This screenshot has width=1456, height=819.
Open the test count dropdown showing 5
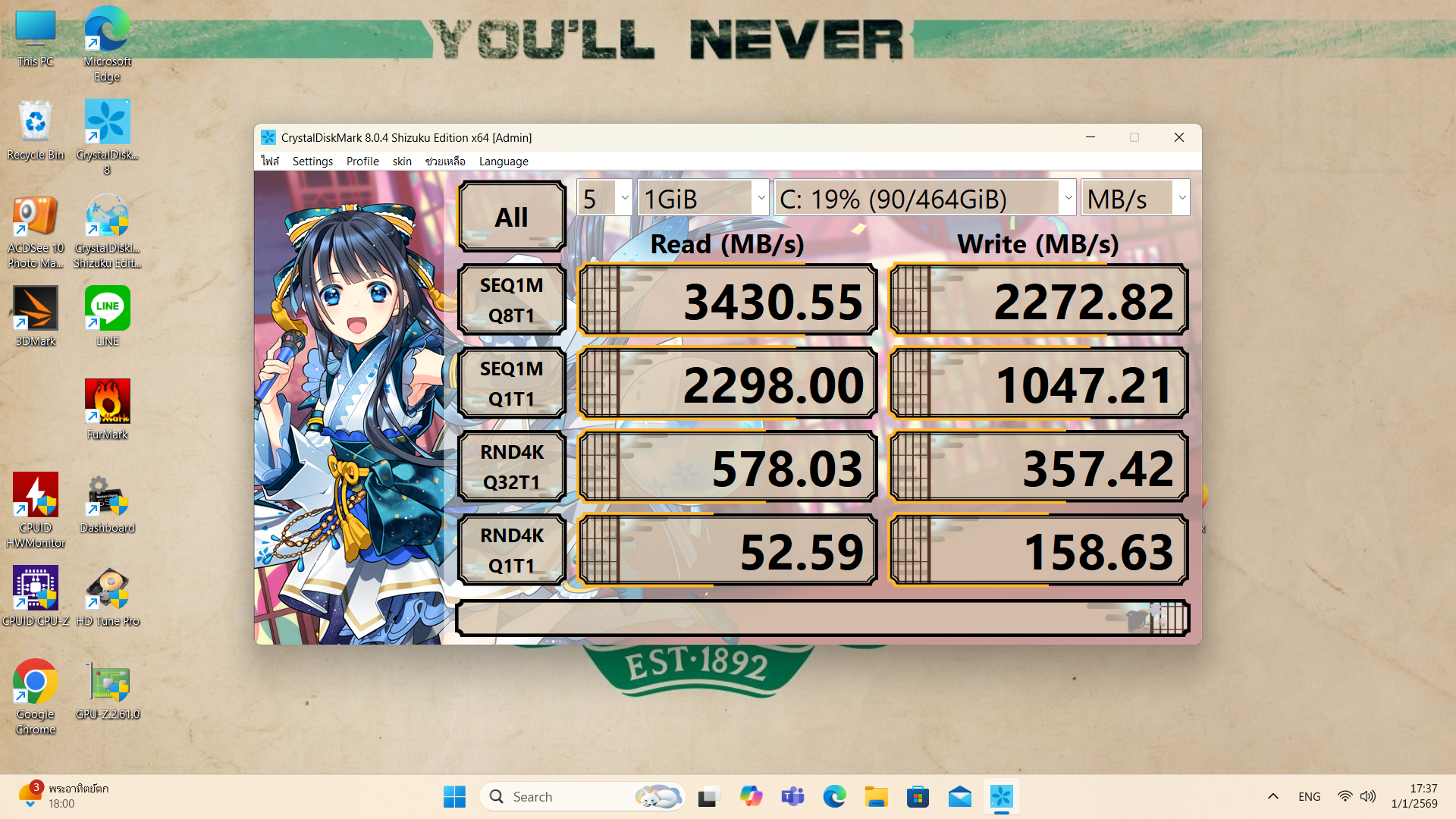pyautogui.click(x=604, y=199)
